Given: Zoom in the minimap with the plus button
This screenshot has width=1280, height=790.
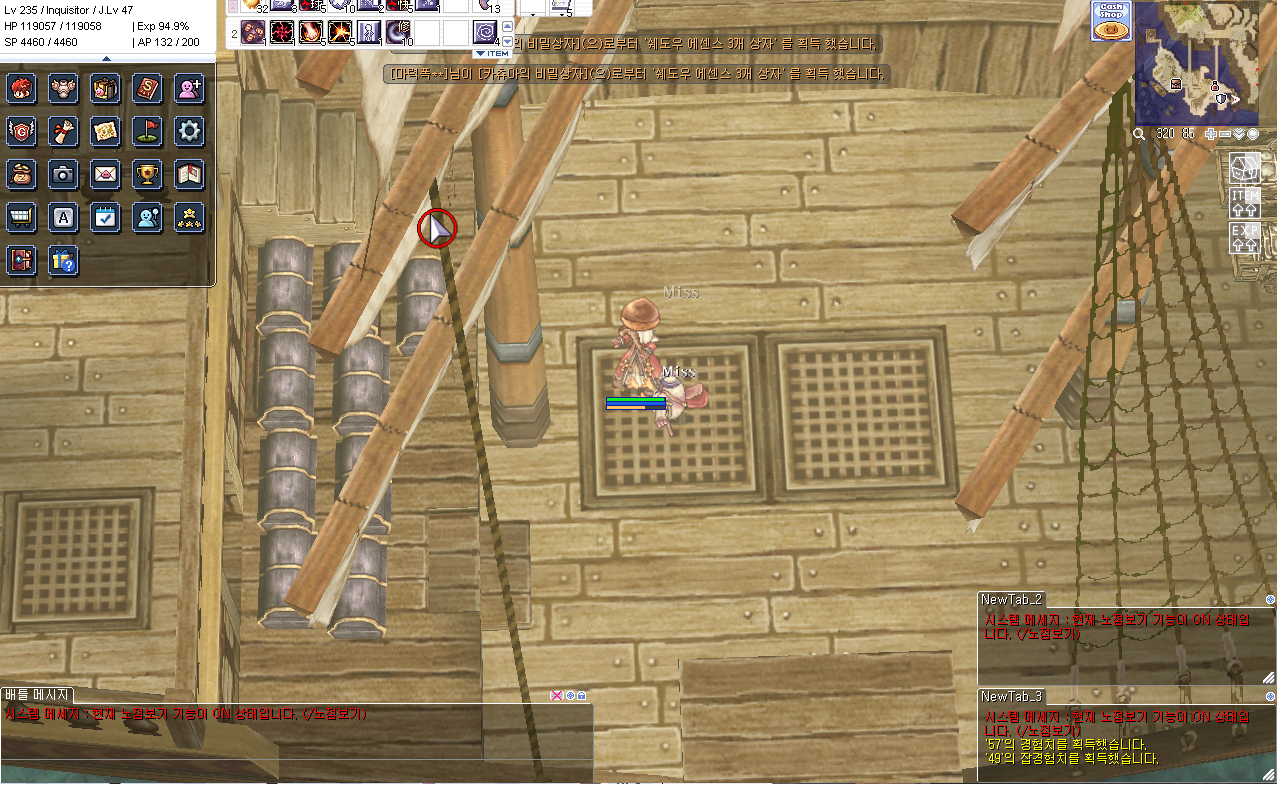Looking at the screenshot, I should pyautogui.click(x=1211, y=134).
